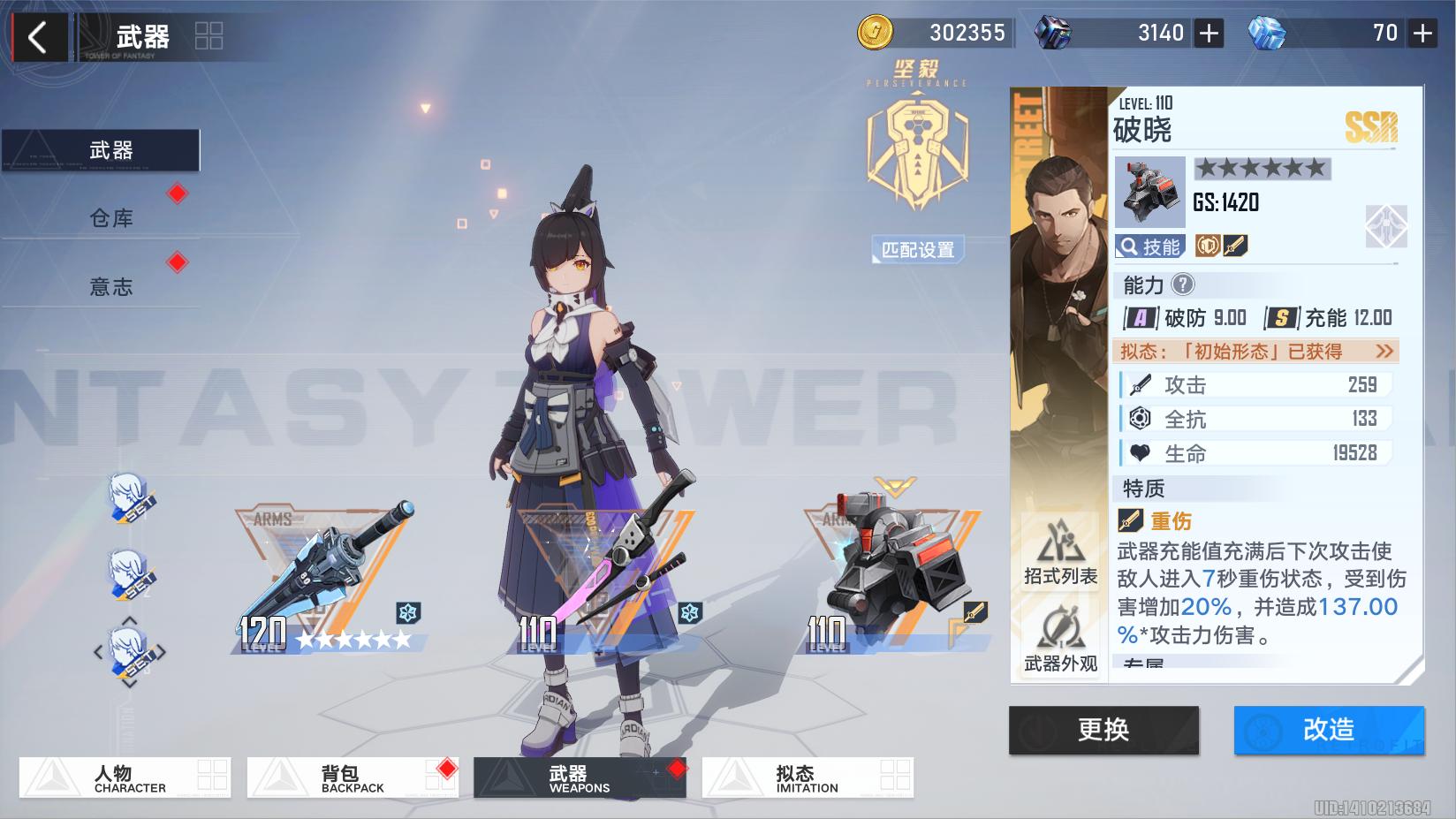1456x819 pixels.
Task: Go back using the arrow button
Action: (x=37, y=37)
